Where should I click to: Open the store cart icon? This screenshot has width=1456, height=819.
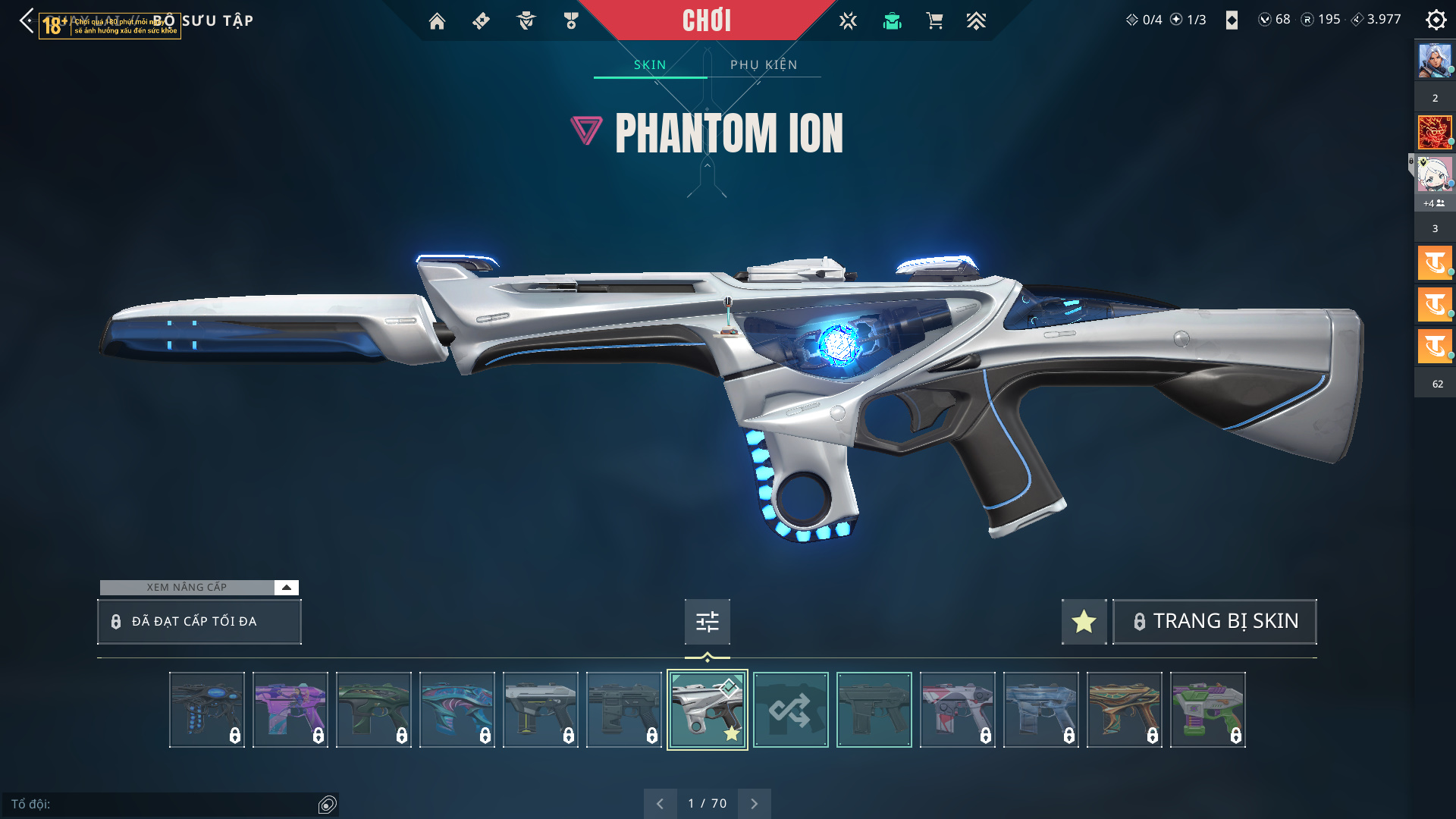[934, 21]
